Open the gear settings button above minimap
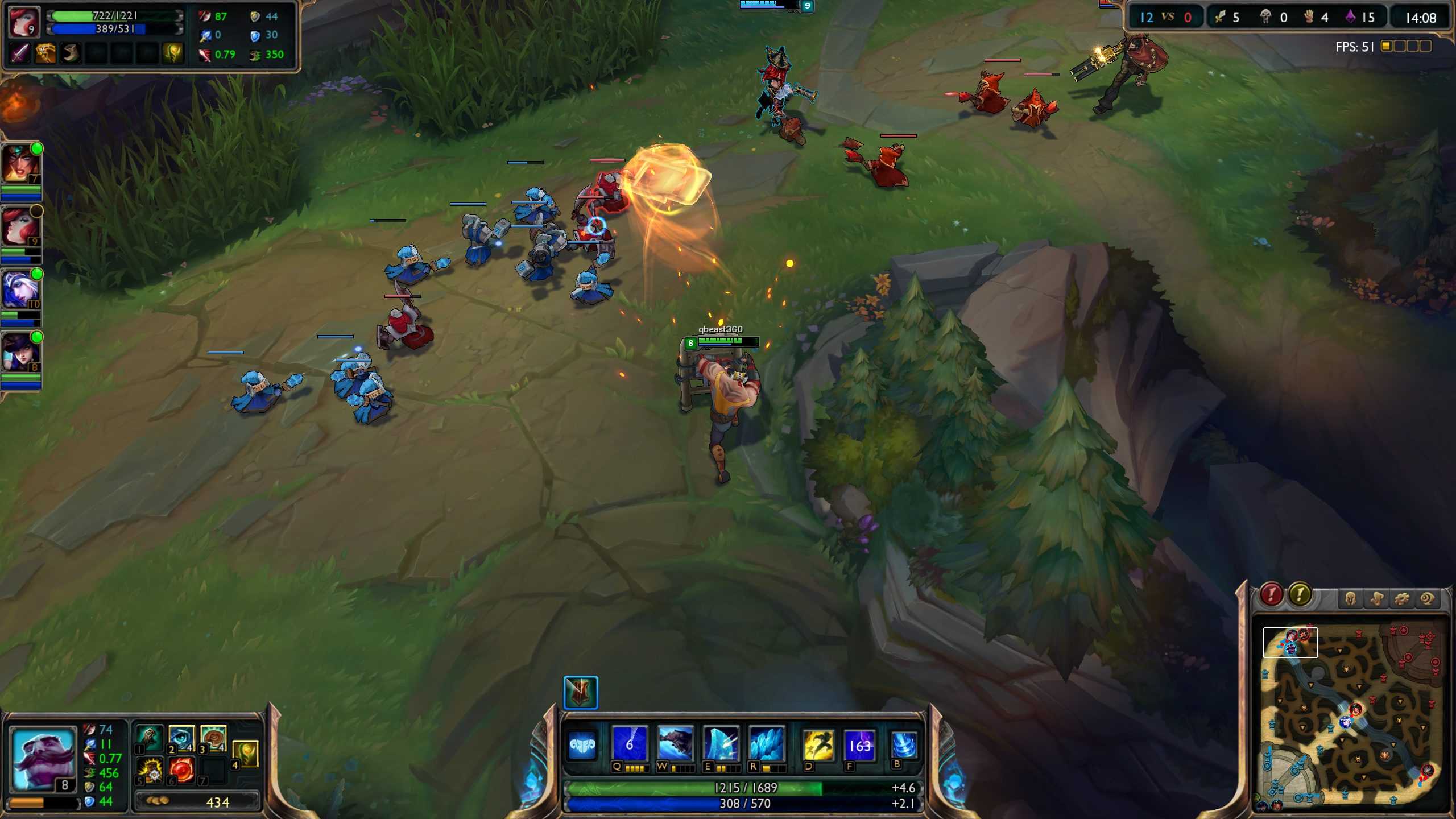The height and width of the screenshot is (819, 1456). (x=1401, y=598)
